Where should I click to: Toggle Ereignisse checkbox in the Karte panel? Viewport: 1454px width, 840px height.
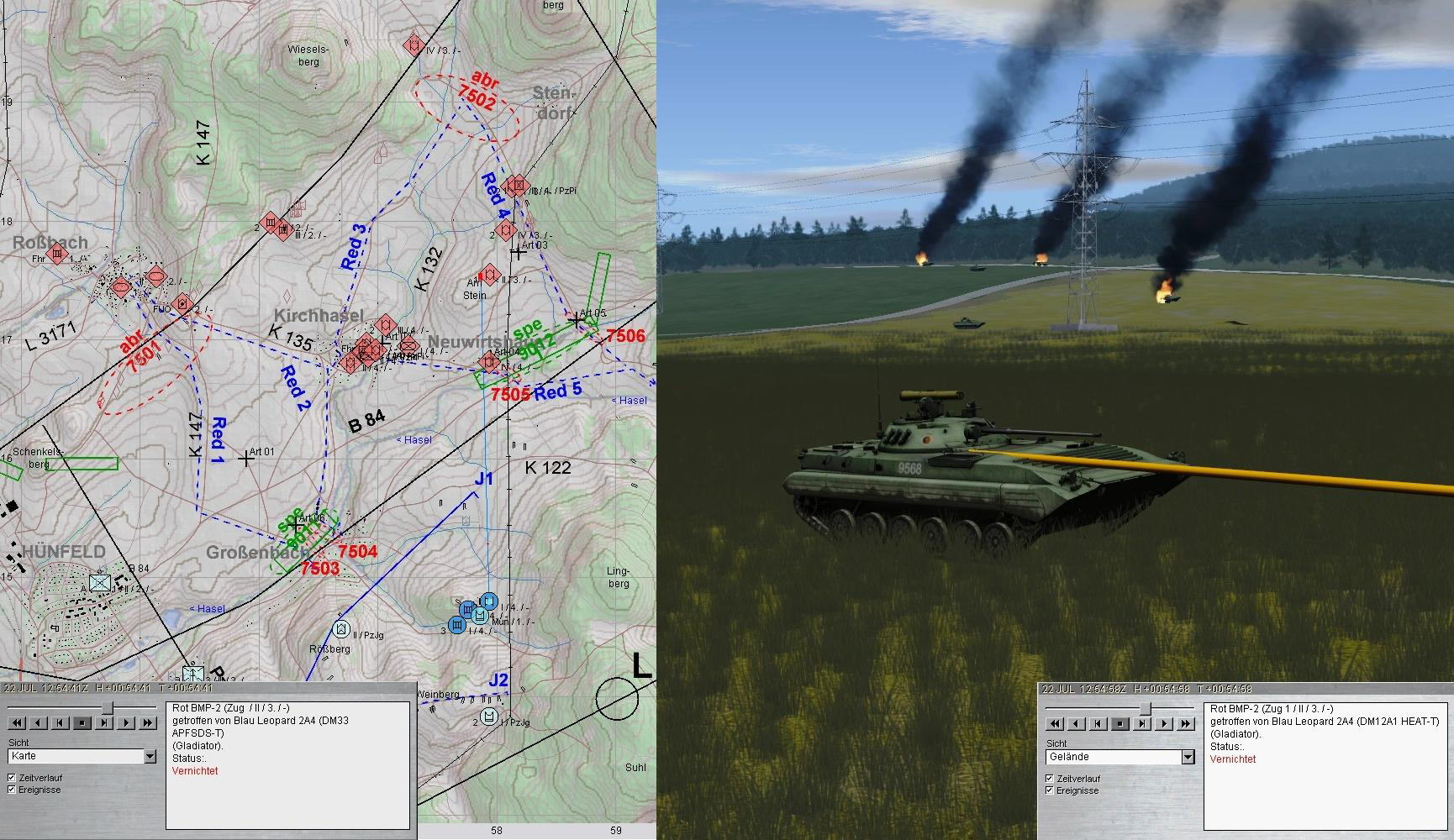12,790
